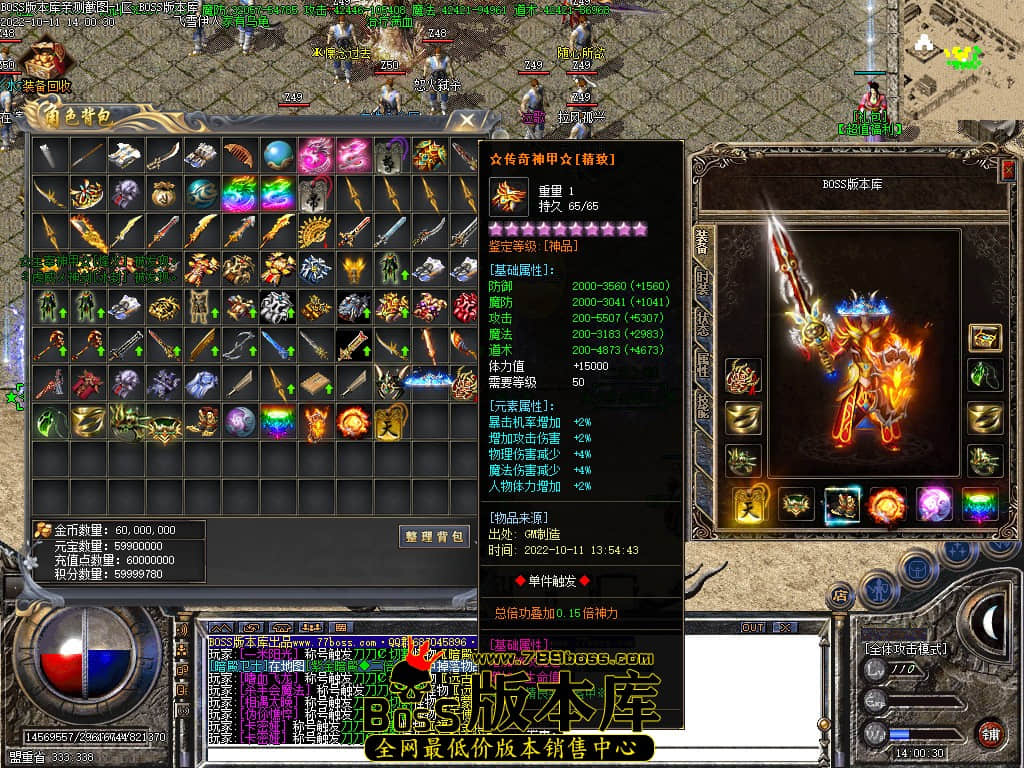Click the equipped purple orb slot
Screen dimensions: 1024x768
pos(934,504)
